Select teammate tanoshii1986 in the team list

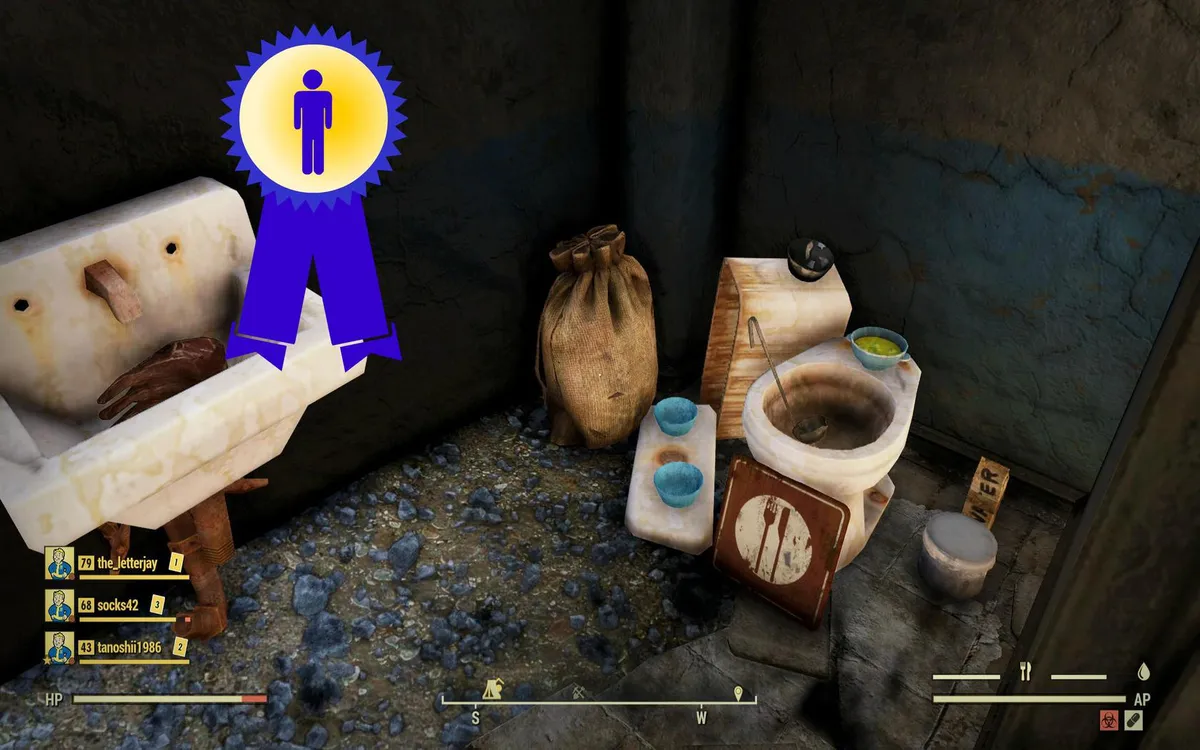pyautogui.click(x=127, y=648)
